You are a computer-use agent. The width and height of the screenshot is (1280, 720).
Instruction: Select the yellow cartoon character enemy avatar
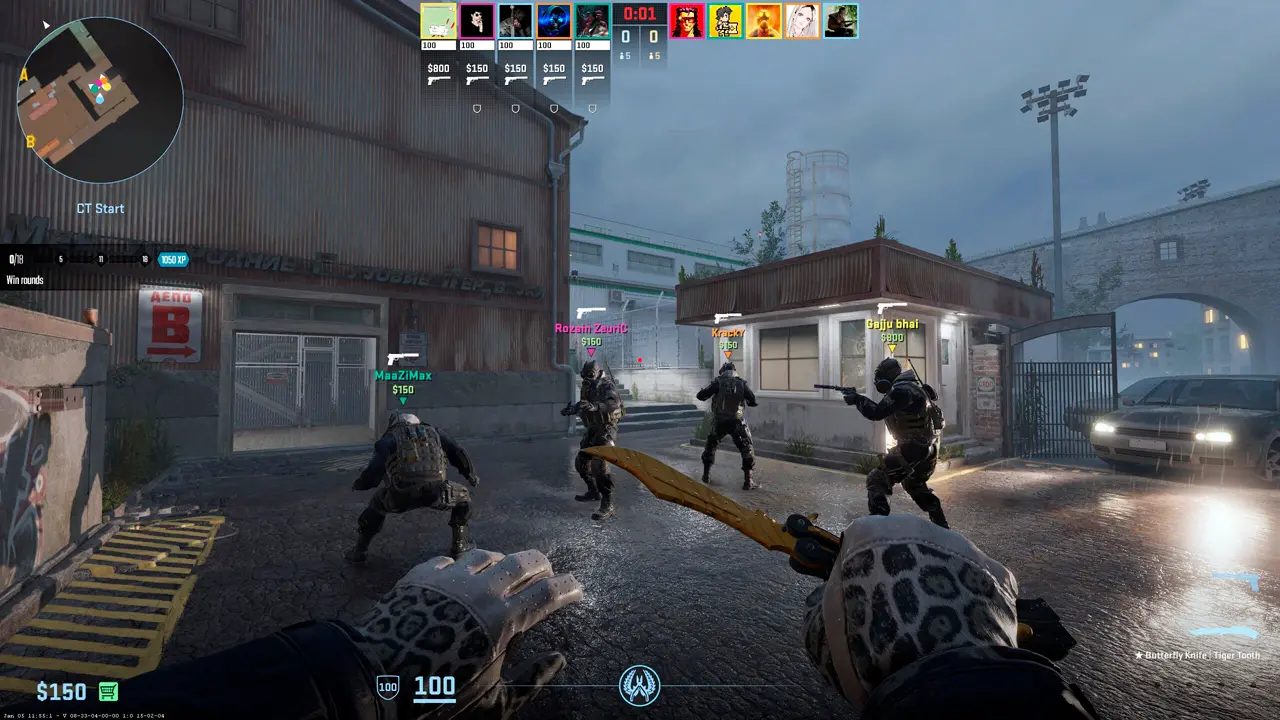(725, 21)
